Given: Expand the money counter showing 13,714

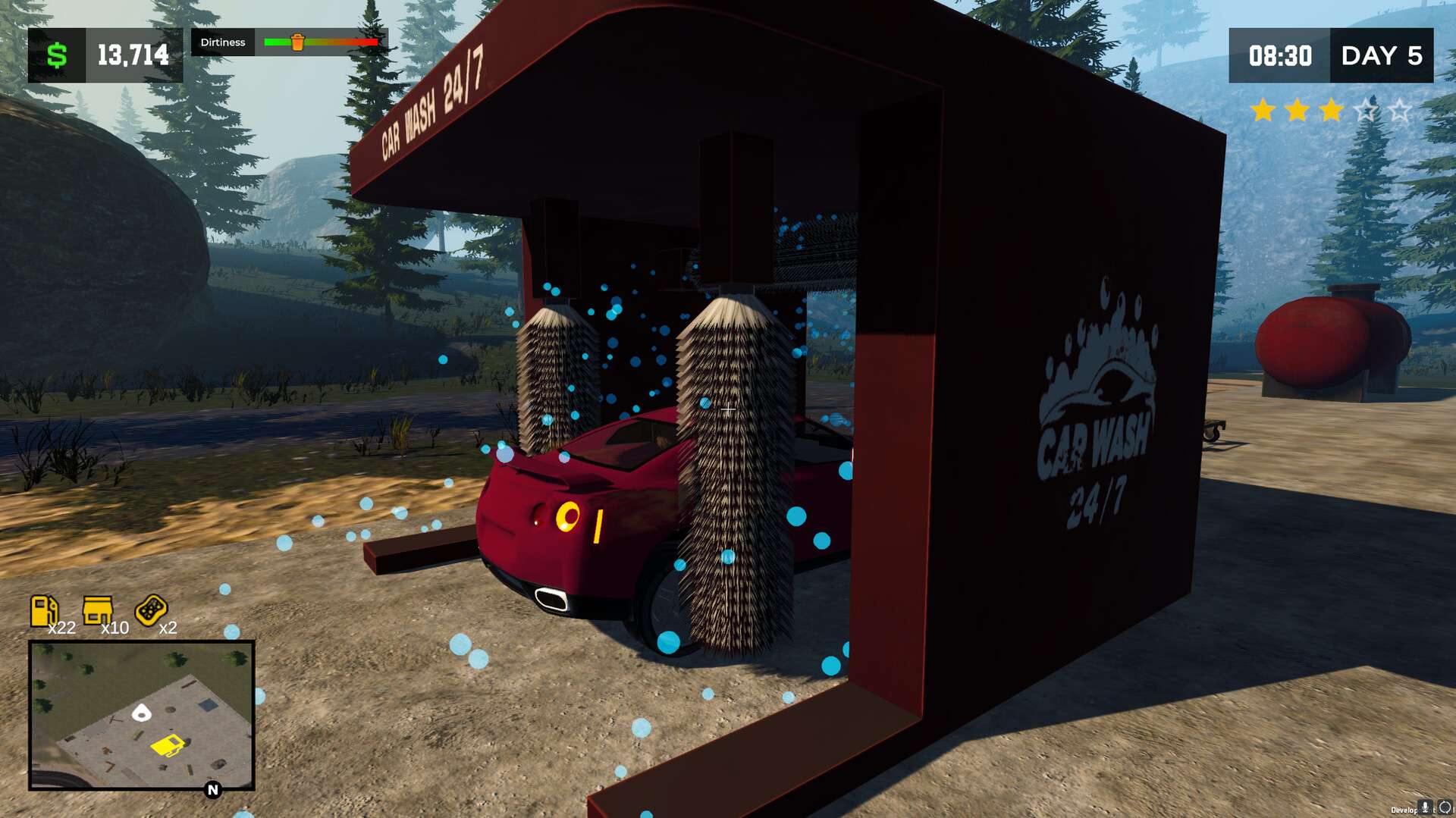Looking at the screenshot, I should point(133,55).
